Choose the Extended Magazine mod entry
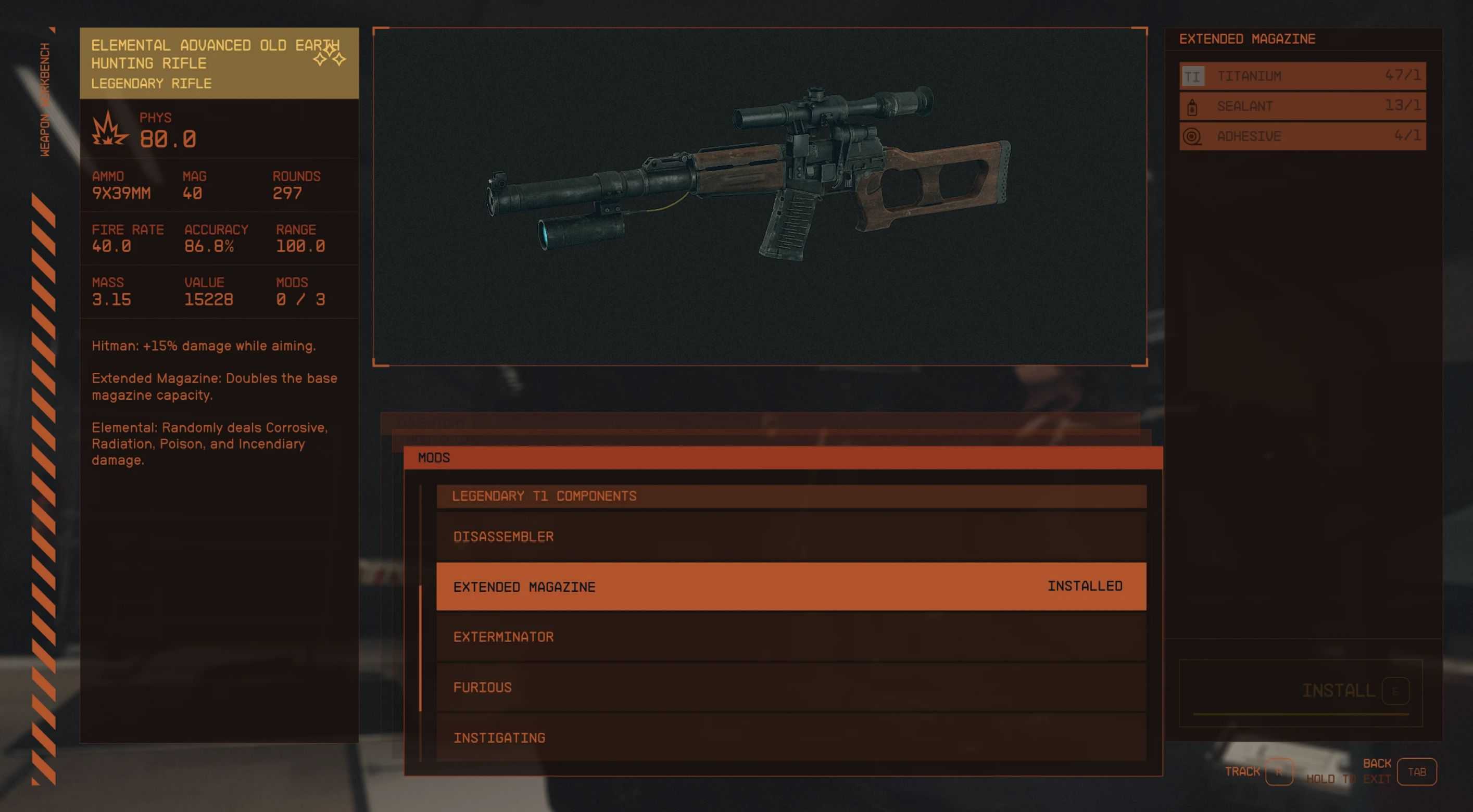Viewport: 1473px width, 812px height. coord(791,586)
